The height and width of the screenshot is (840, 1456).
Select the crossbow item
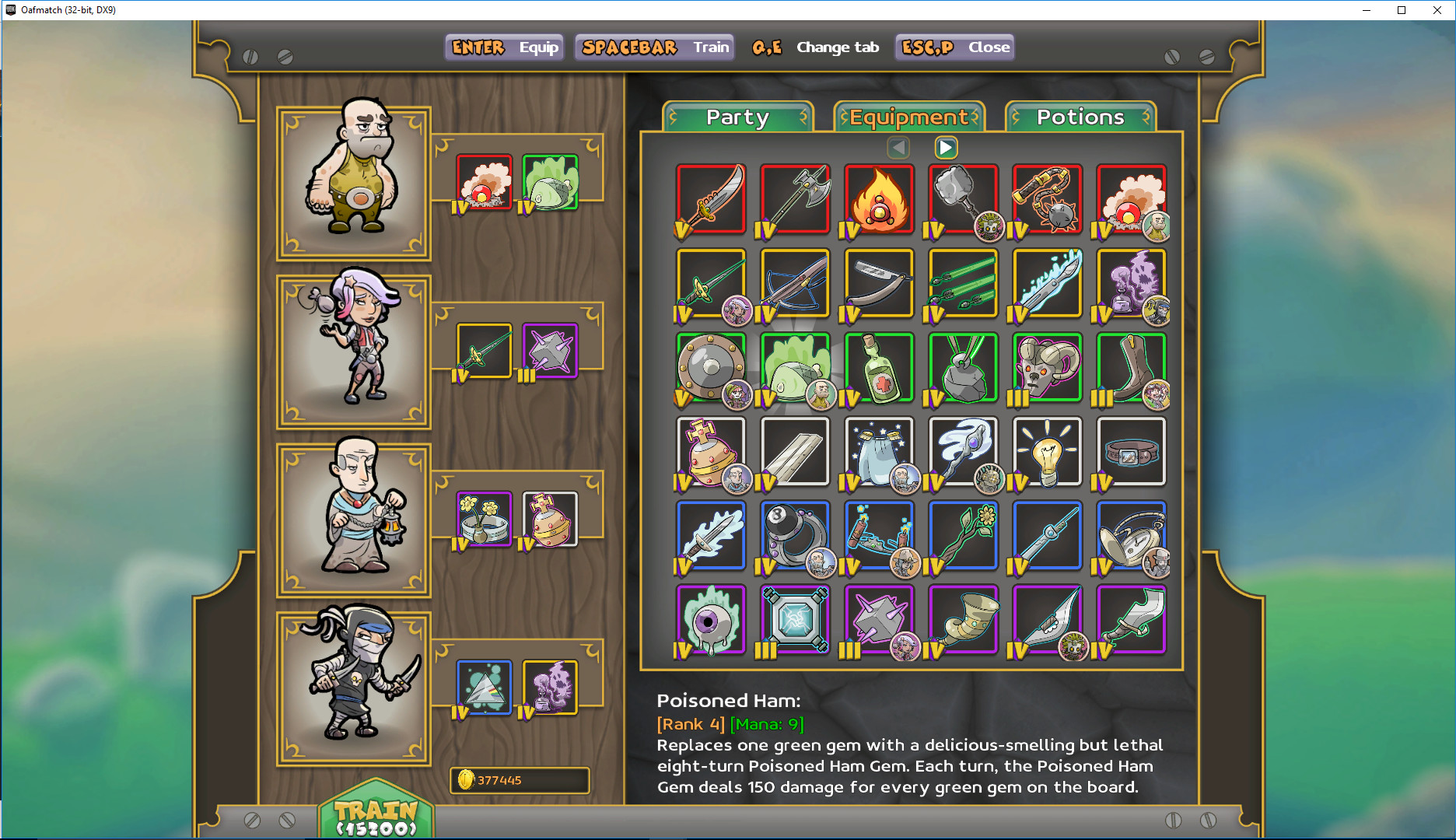click(794, 284)
